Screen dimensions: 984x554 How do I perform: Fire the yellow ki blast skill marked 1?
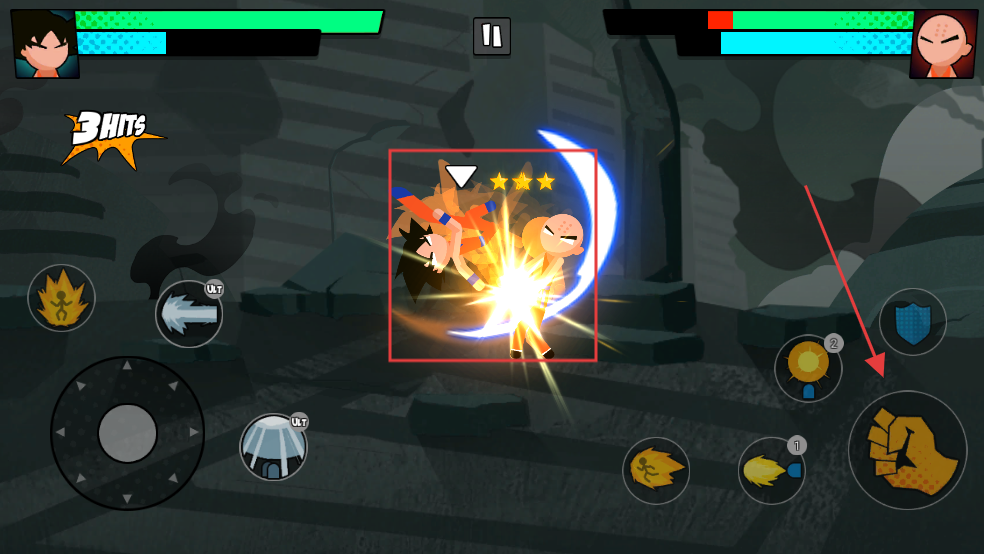tap(771, 470)
